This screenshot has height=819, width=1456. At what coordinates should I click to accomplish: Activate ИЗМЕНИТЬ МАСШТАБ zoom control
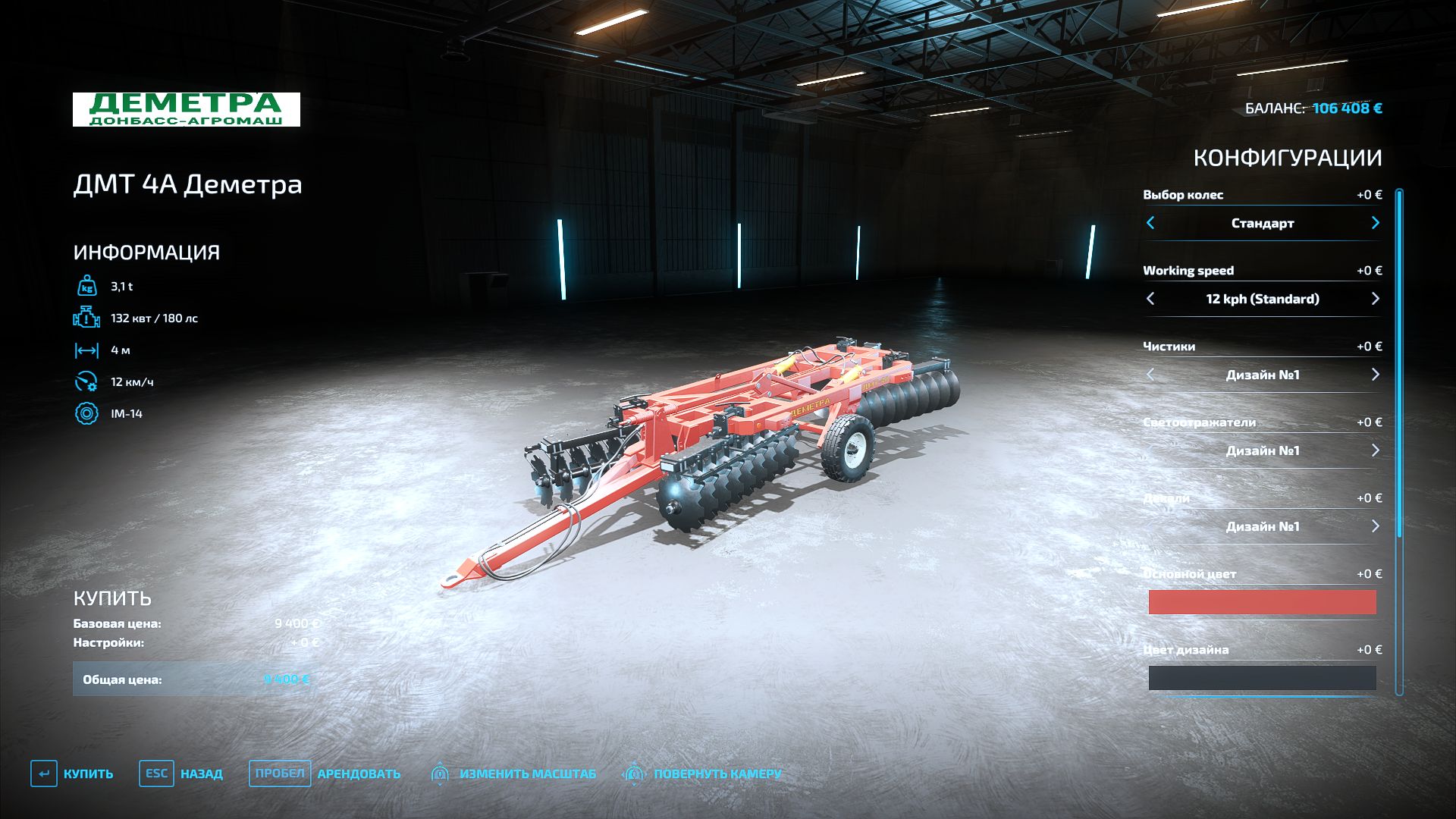click(514, 773)
